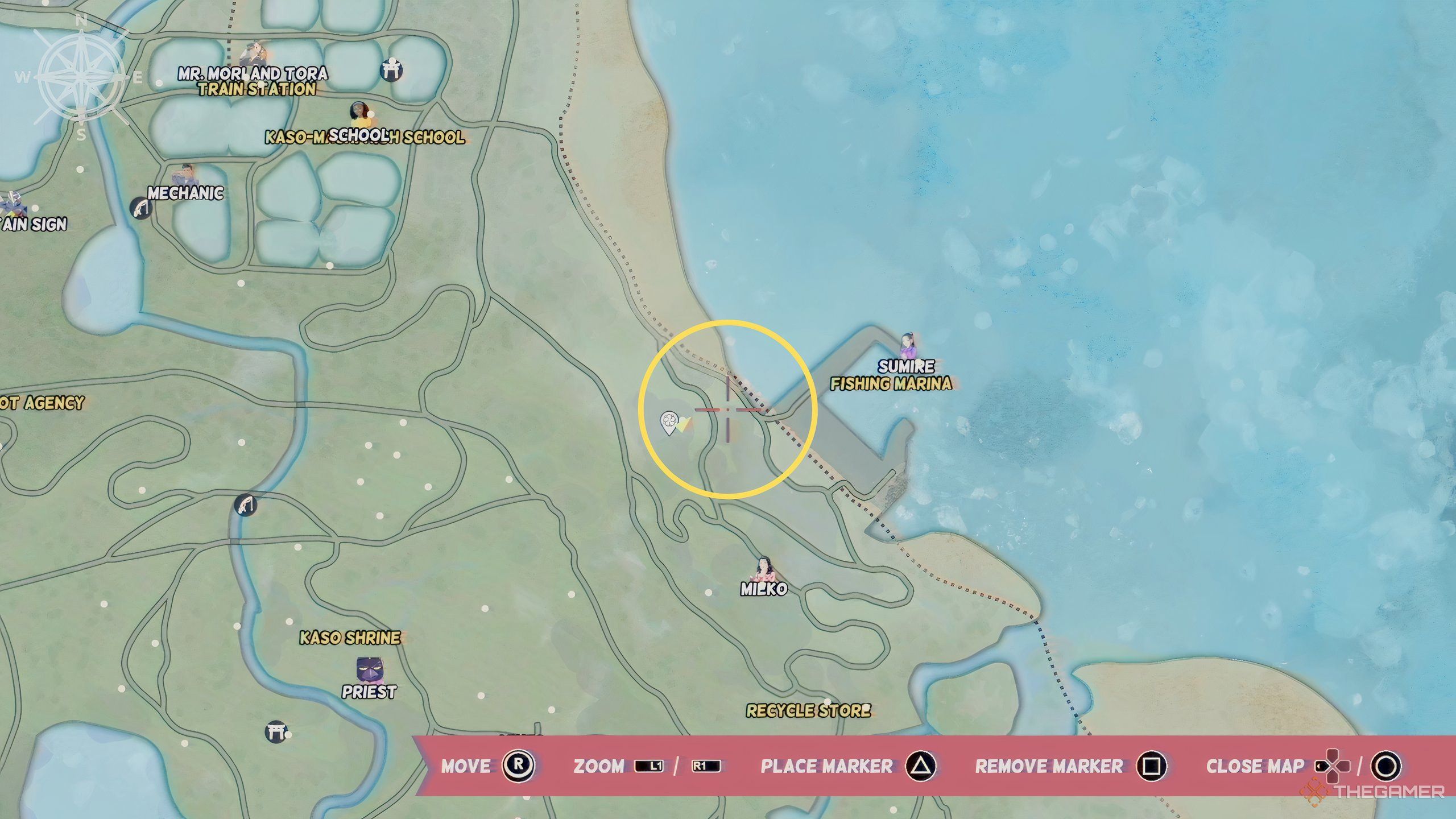1456x819 pixels.
Task: Select the torii gate icon below Priest
Action: [x=276, y=731]
